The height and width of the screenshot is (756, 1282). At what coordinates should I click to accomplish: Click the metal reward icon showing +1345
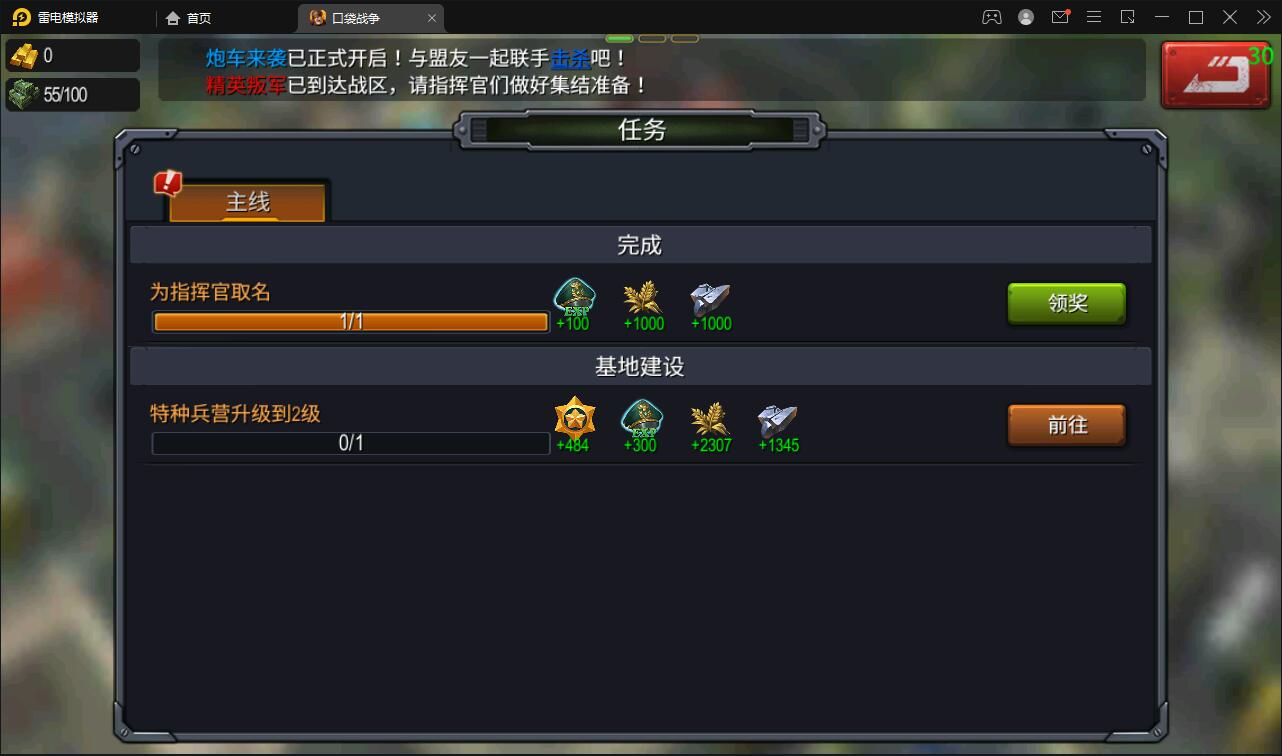(x=778, y=419)
